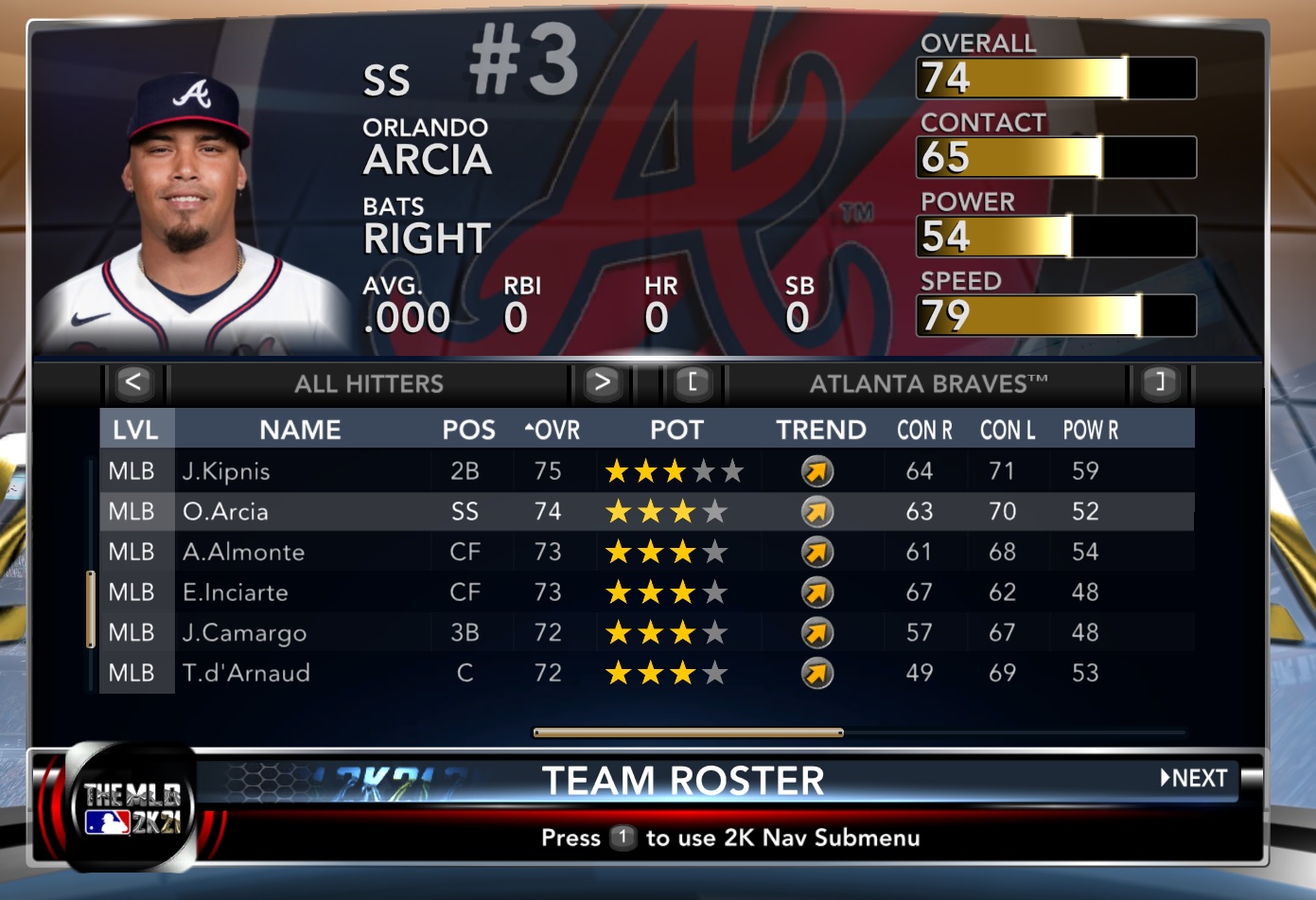
Task: Click the horizontal scrollbar under the roster
Action: click(x=688, y=732)
